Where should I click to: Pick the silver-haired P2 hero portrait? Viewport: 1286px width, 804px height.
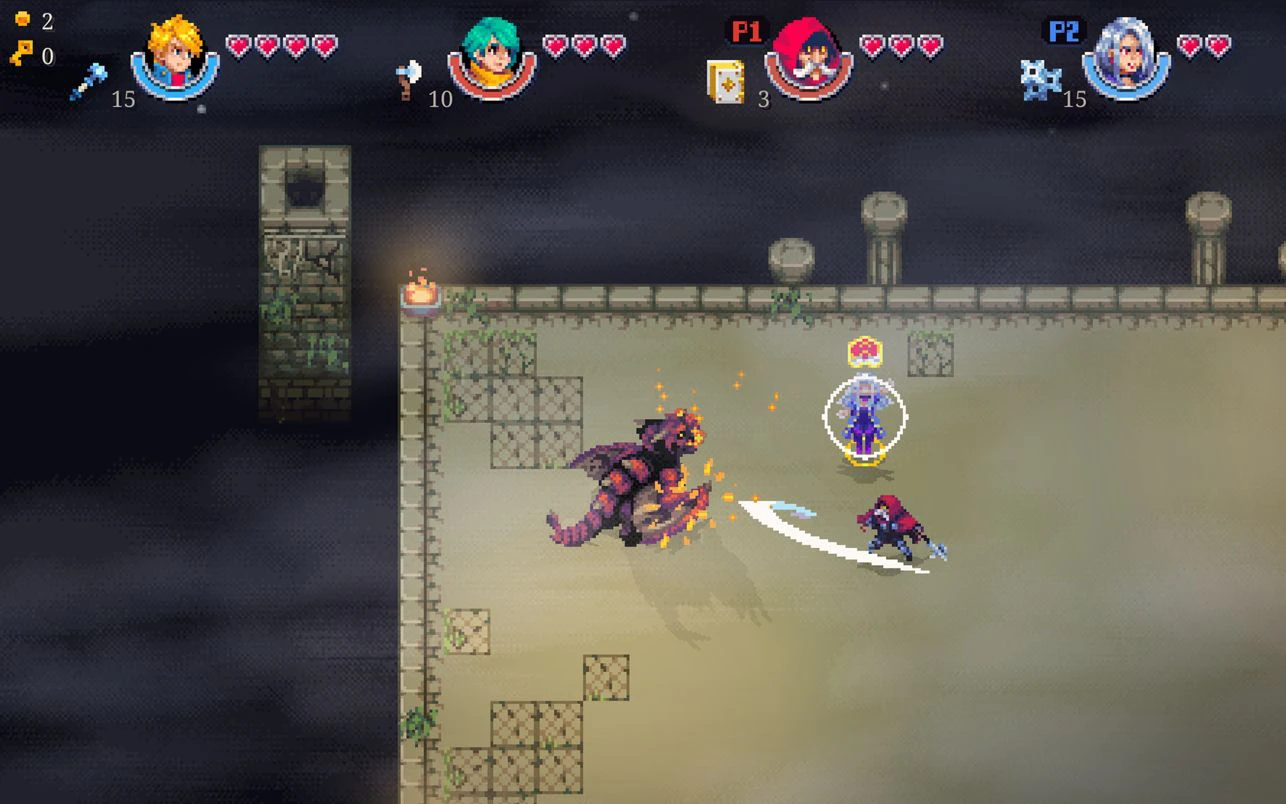(1126, 55)
